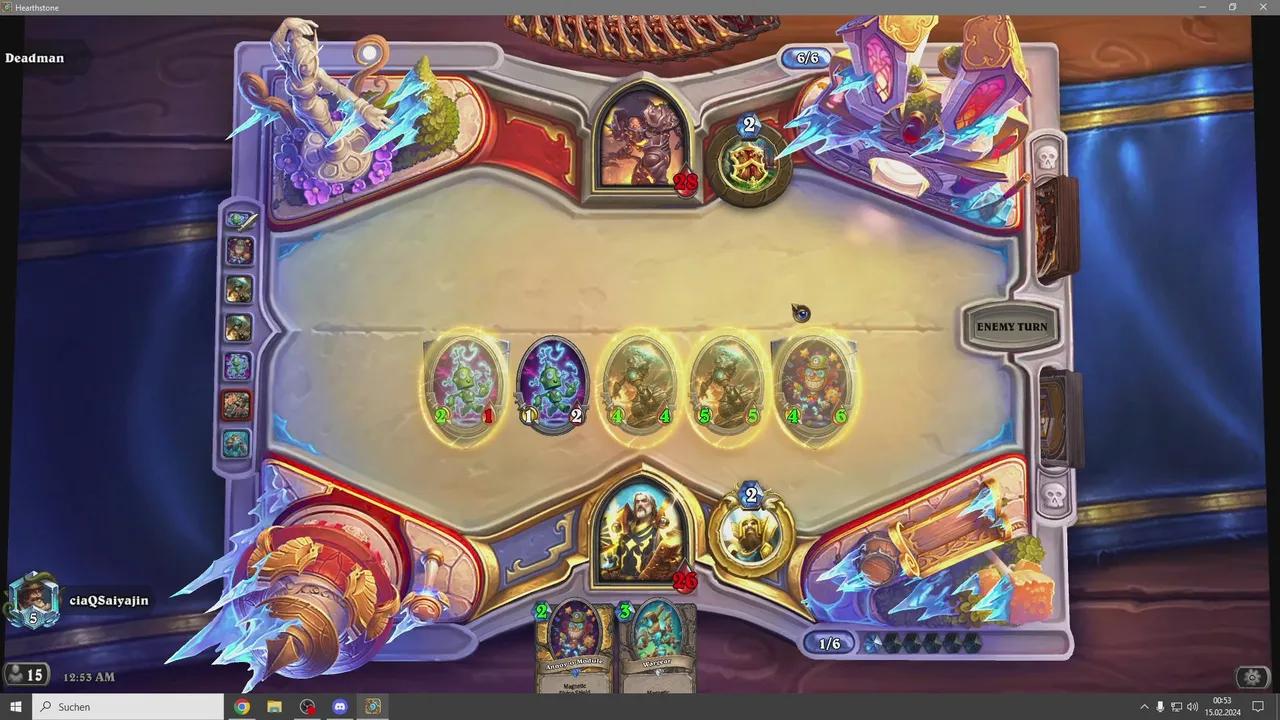This screenshot has width=1280, height=720.
Task: Open the Windows Start menu
Action: [x=13, y=707]
